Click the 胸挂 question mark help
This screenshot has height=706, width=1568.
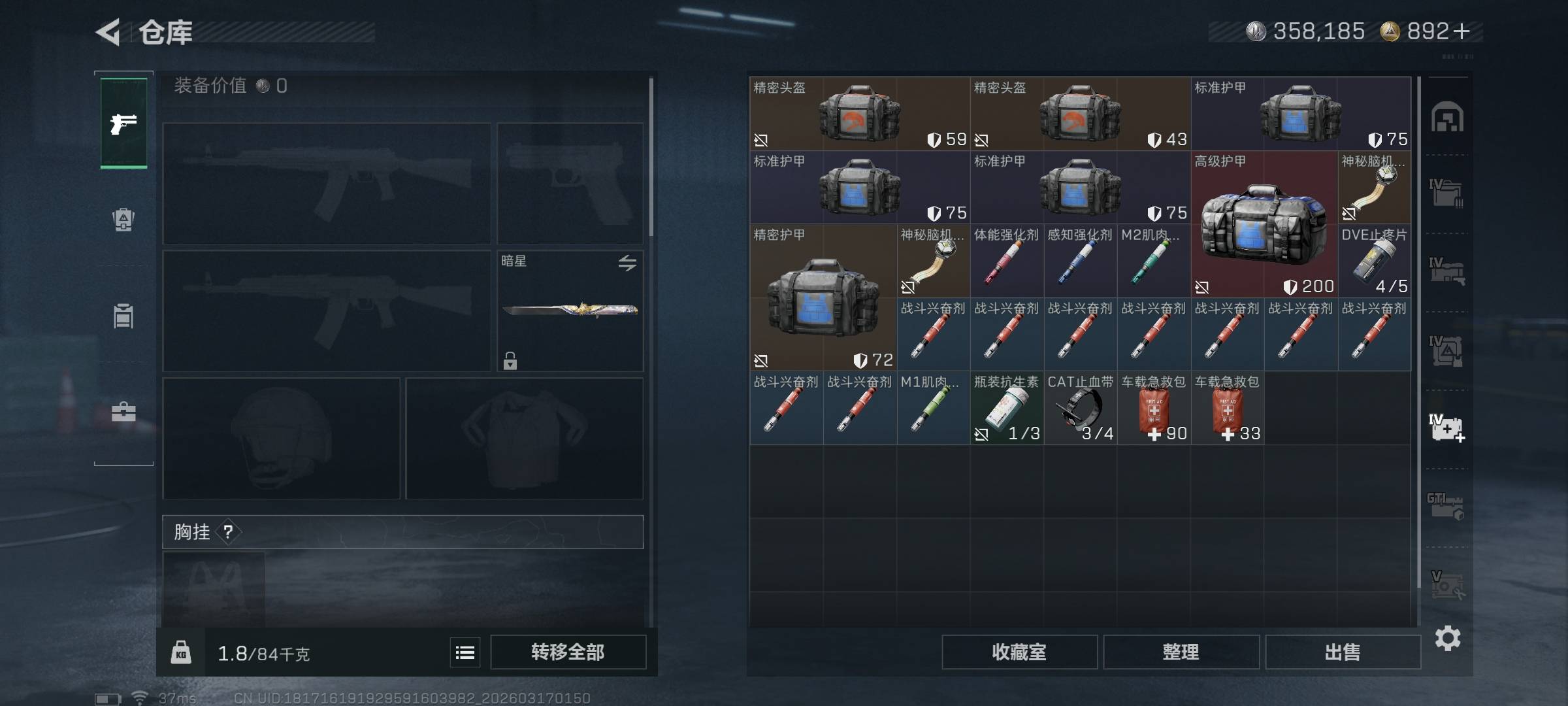[228, 532]
